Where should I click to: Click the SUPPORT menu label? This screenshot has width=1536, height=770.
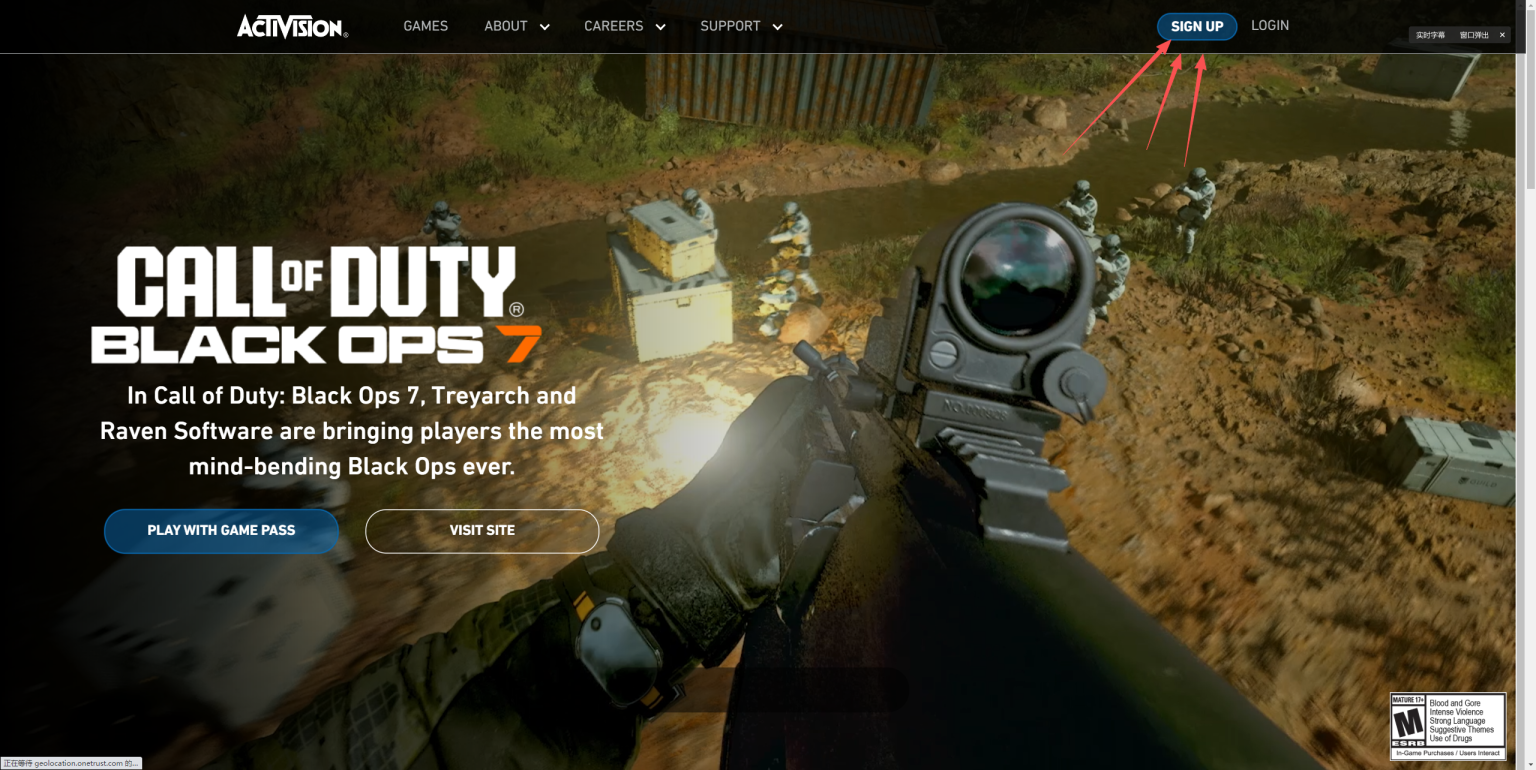coord(730,26)
